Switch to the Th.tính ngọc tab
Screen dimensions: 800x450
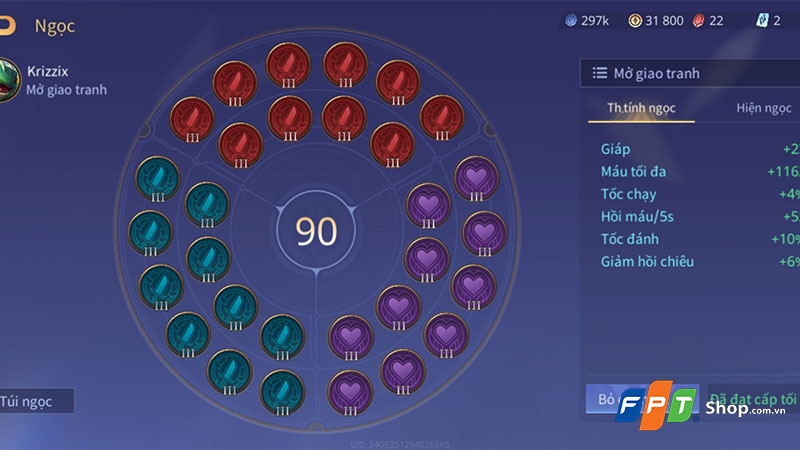click(640, 107)
